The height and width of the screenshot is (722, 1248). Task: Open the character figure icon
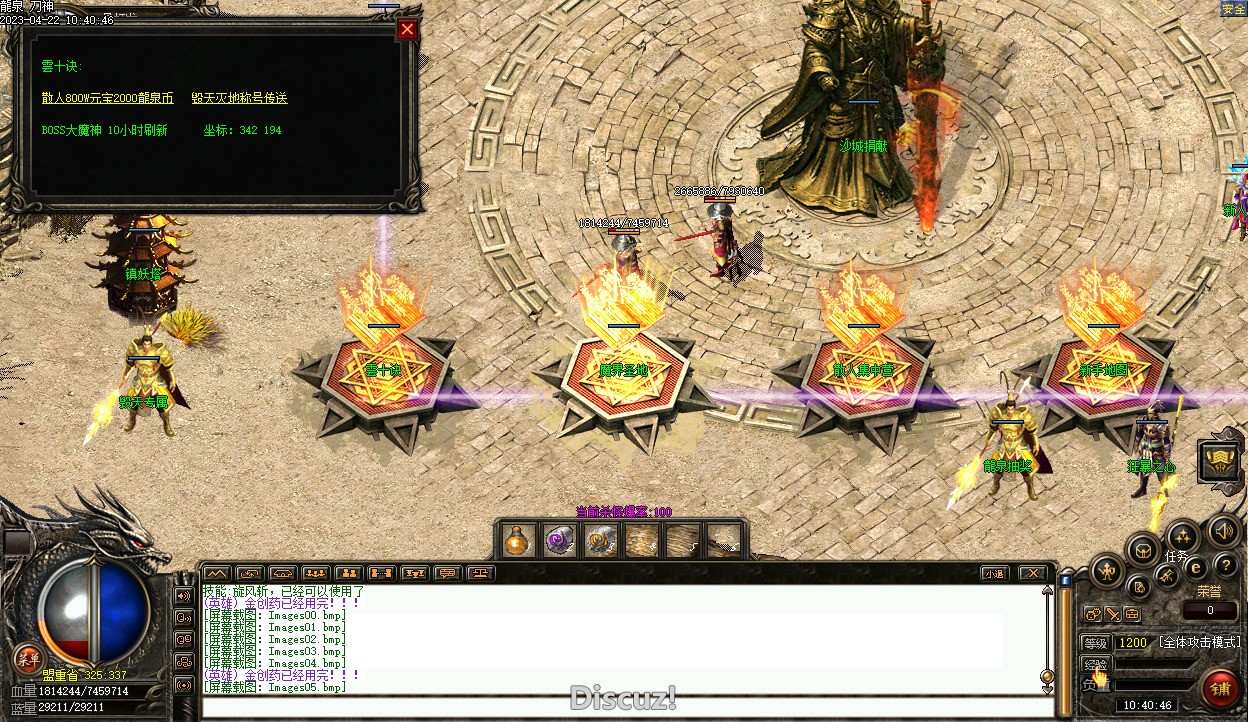click(x=1107, y=573)
